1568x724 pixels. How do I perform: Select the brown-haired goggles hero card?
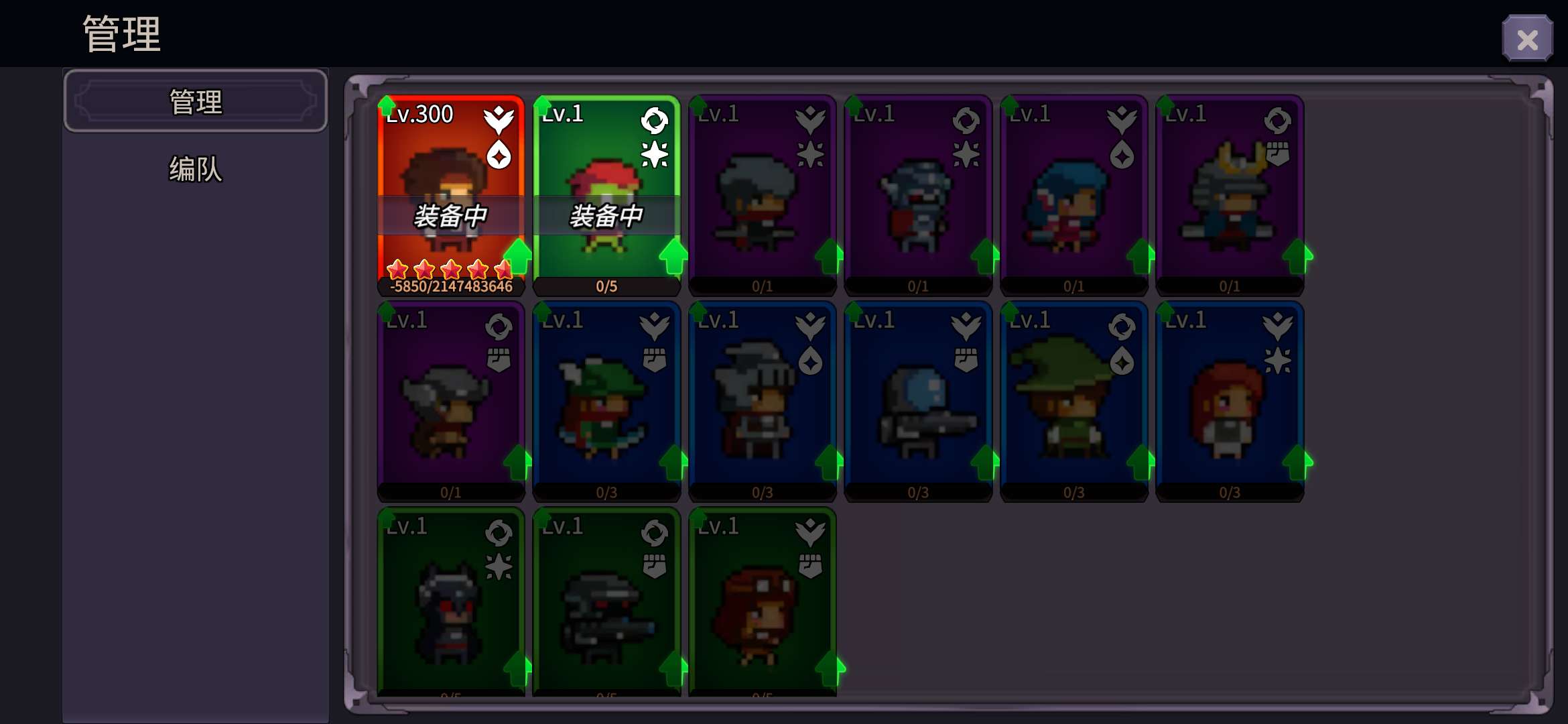click(x=762, y=603)
